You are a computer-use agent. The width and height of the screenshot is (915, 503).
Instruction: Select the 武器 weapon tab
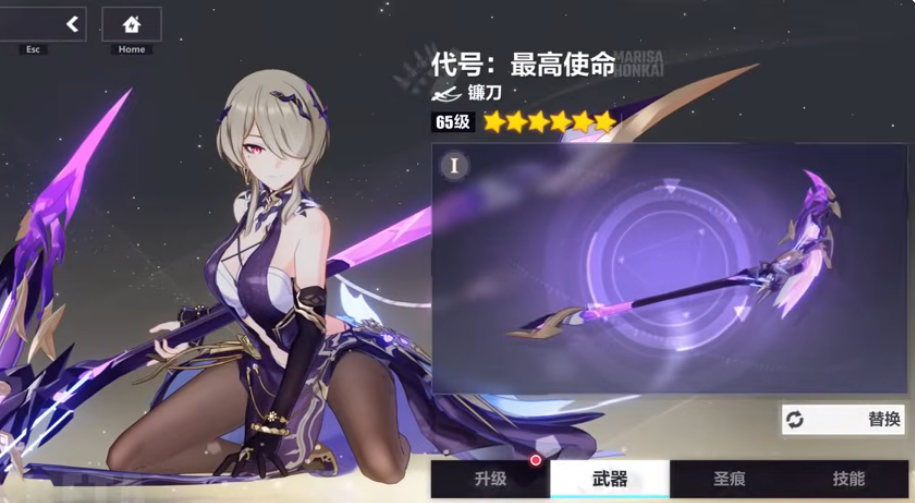pyautogui.click(x=609, y=479)
